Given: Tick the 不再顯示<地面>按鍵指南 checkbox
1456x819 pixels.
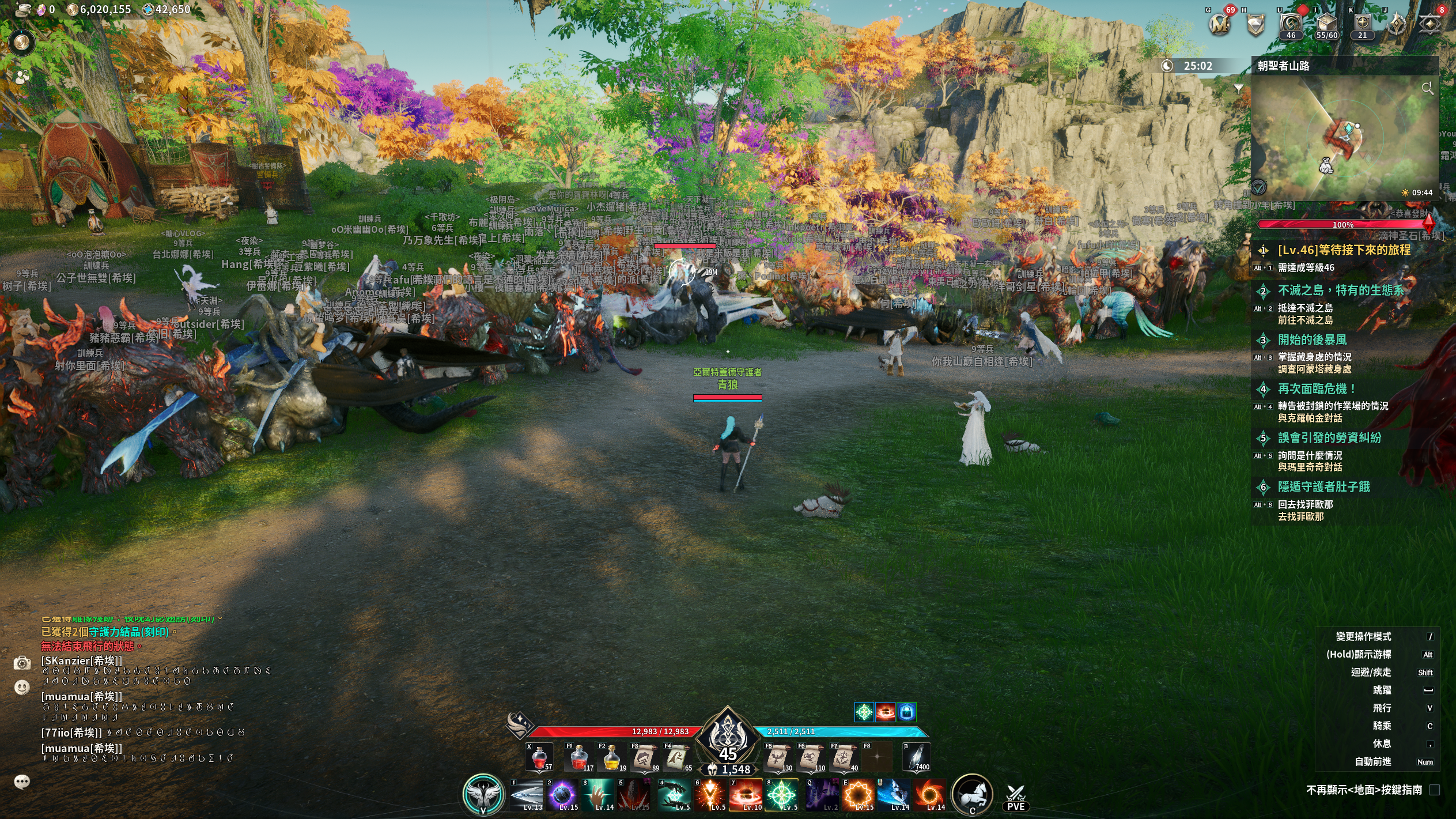Looking at the screenshot, I should tap(1434, 790).
